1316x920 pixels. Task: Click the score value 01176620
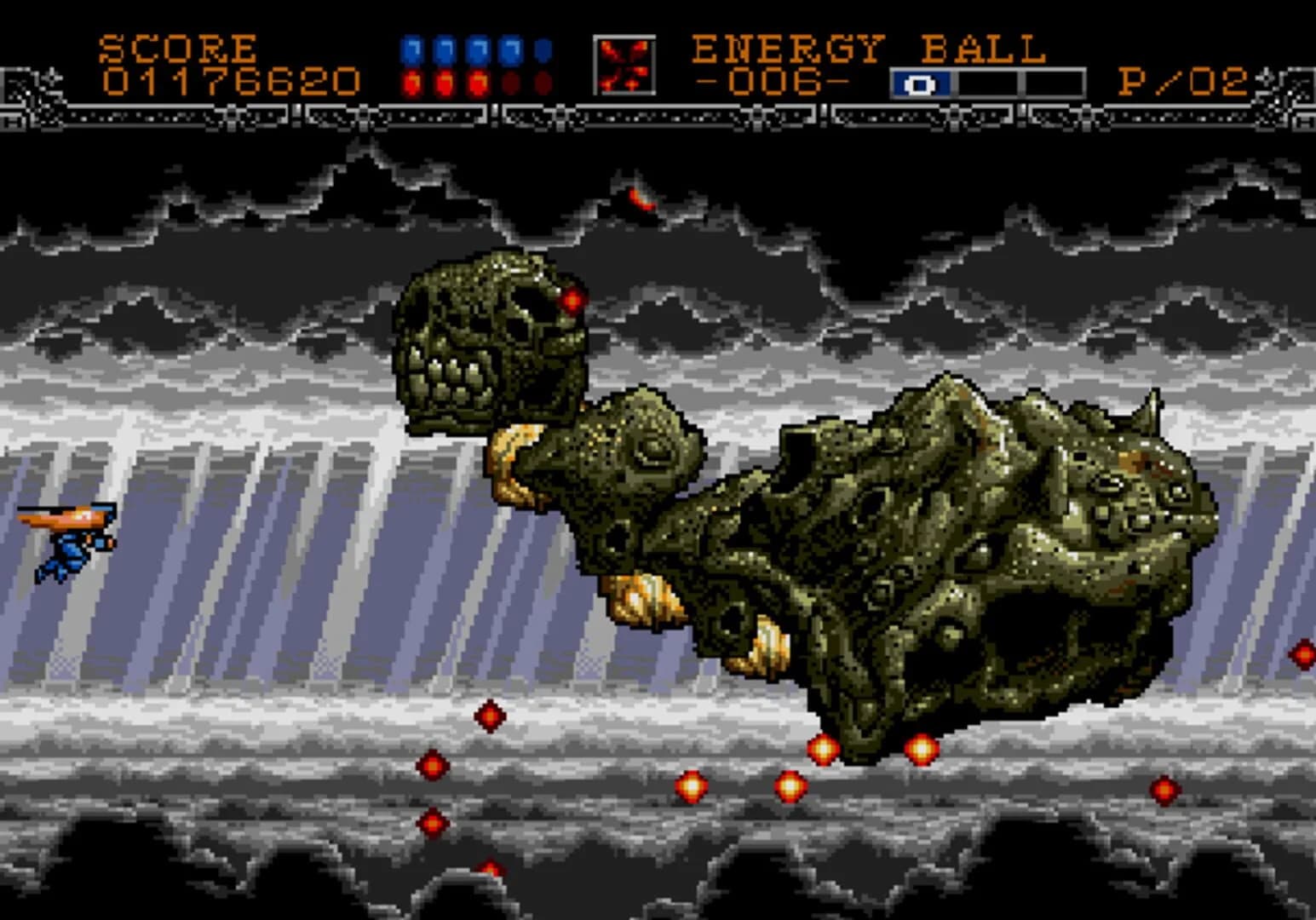point(230,79)
